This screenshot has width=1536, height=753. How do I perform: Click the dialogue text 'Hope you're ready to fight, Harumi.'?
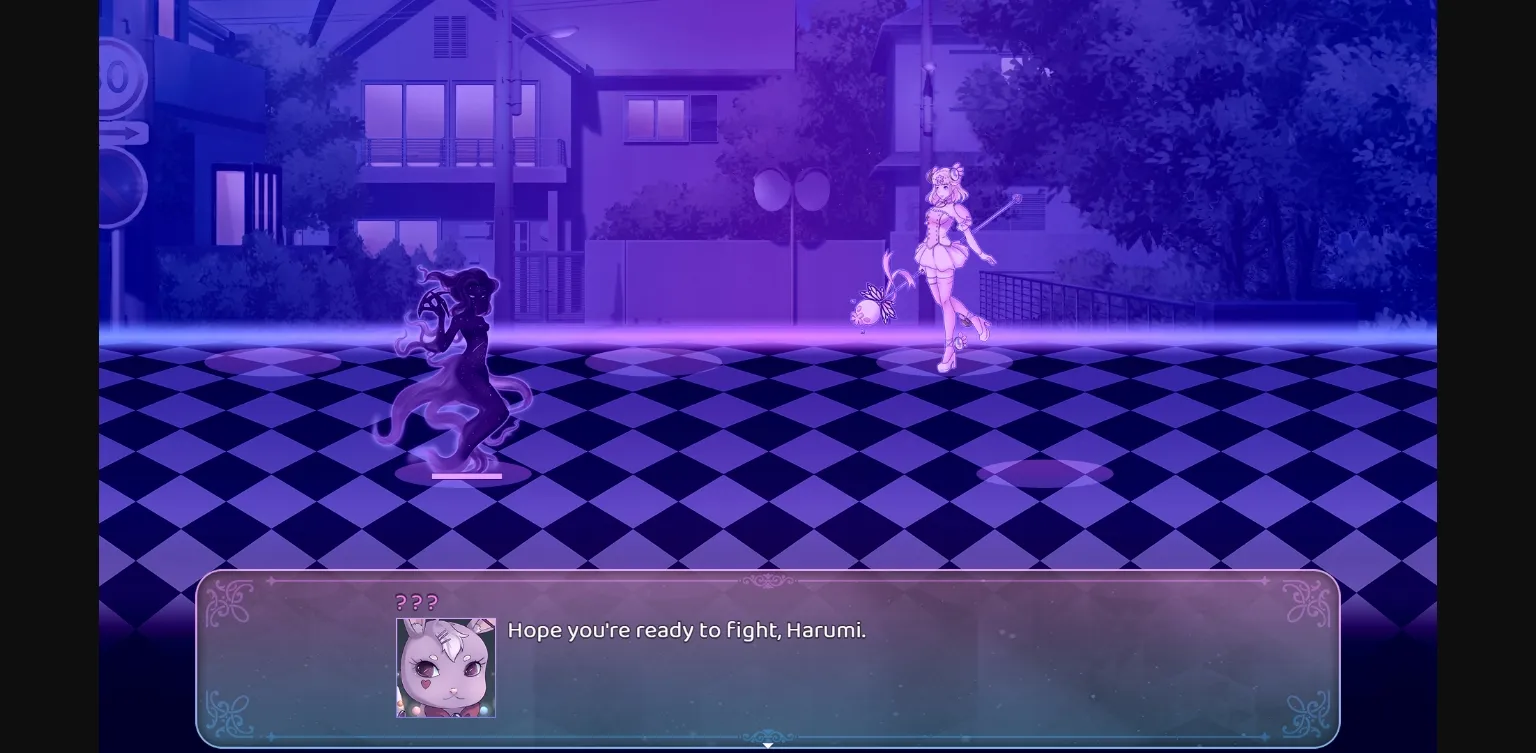(687, 630)
